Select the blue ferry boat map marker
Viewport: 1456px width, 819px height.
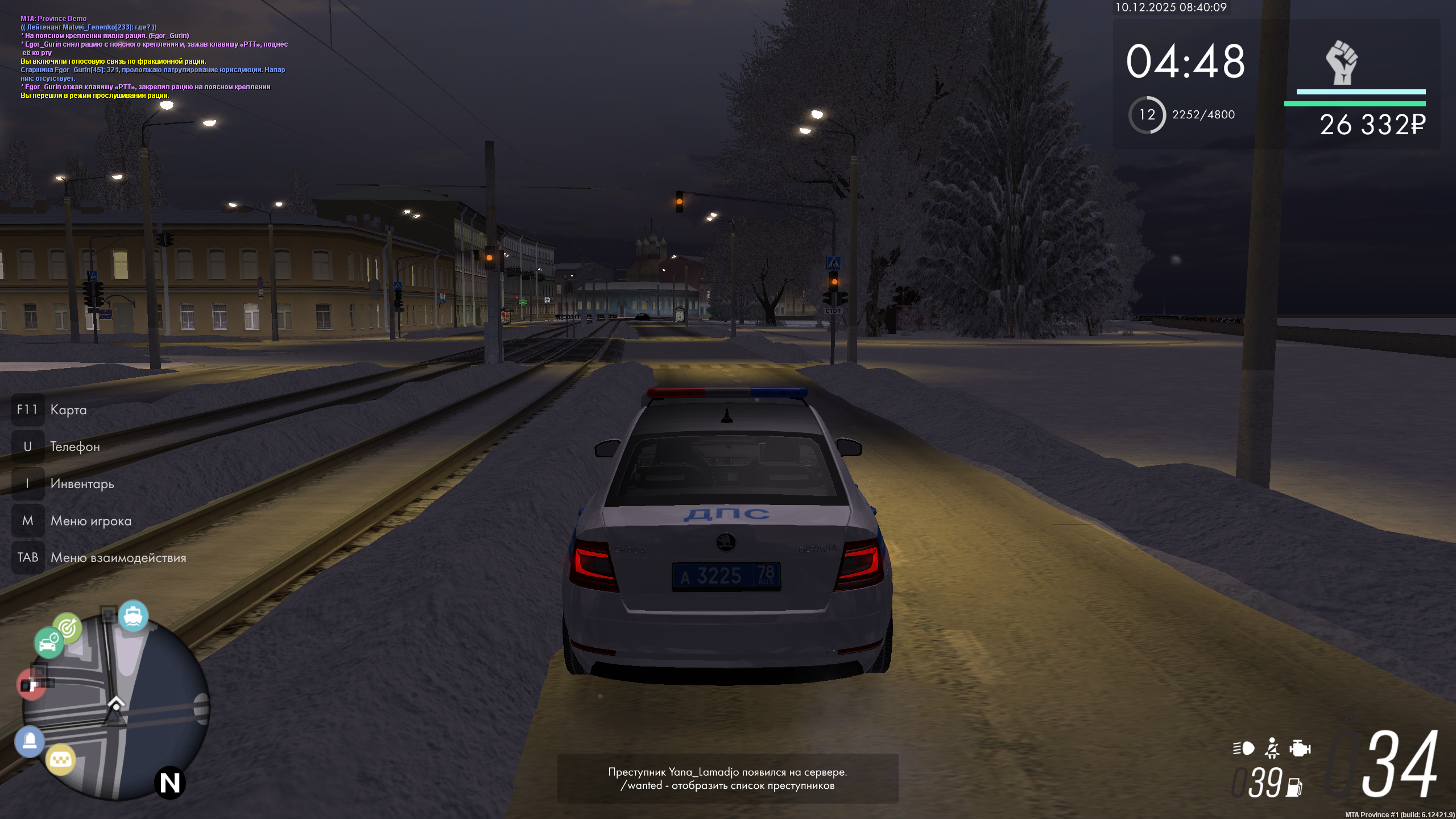click(x=134, y=616)
